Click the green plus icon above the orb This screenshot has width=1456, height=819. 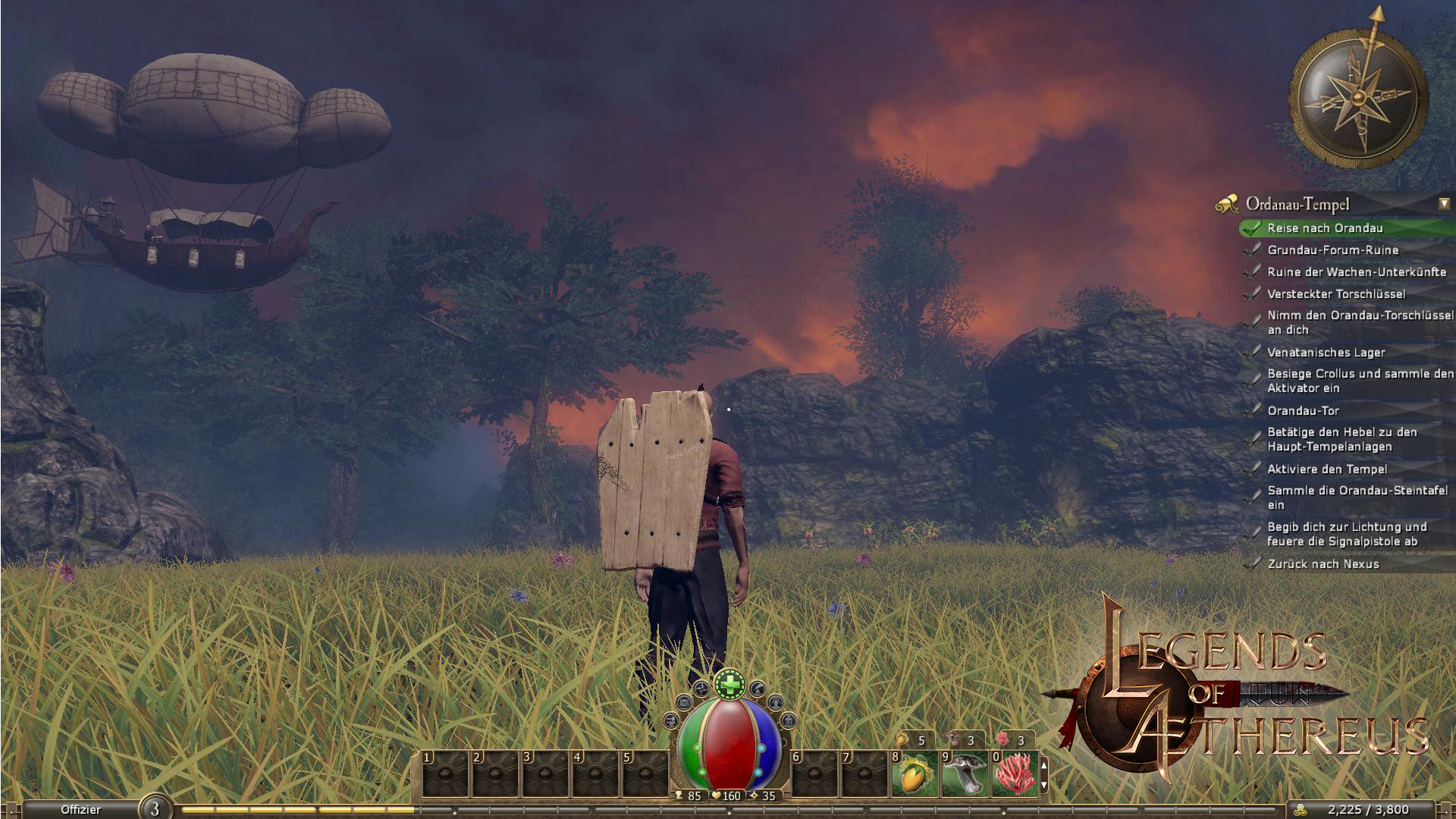pyautogui.click(x=730, y=685)
